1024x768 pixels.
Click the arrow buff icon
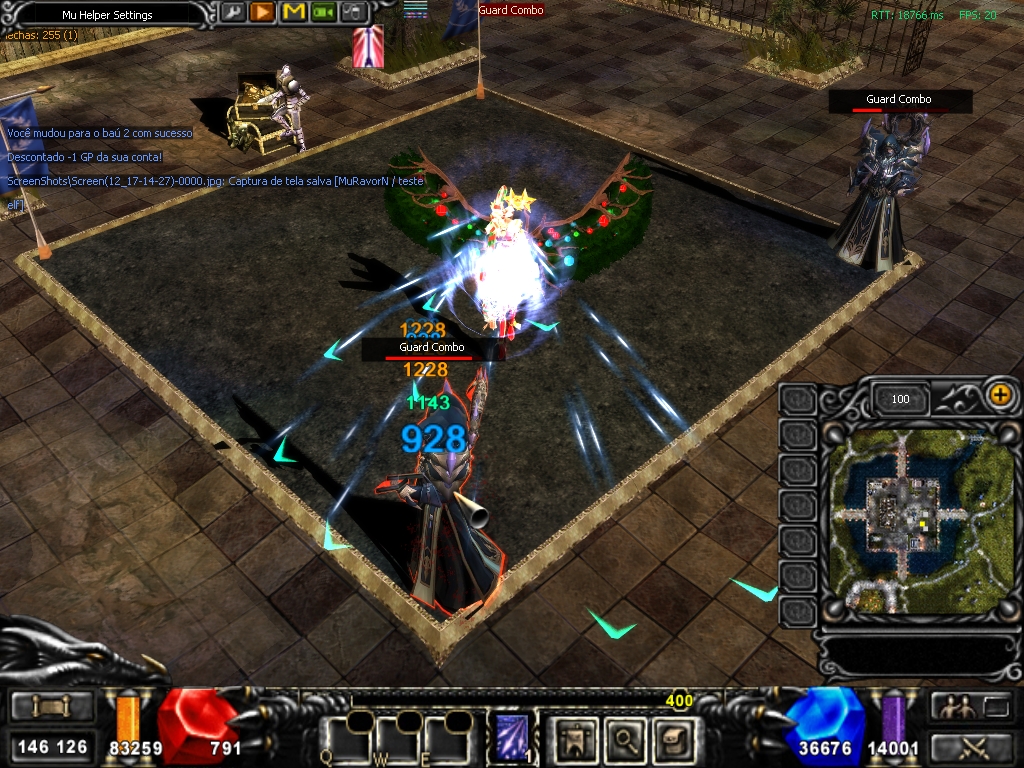click(368, 47)
